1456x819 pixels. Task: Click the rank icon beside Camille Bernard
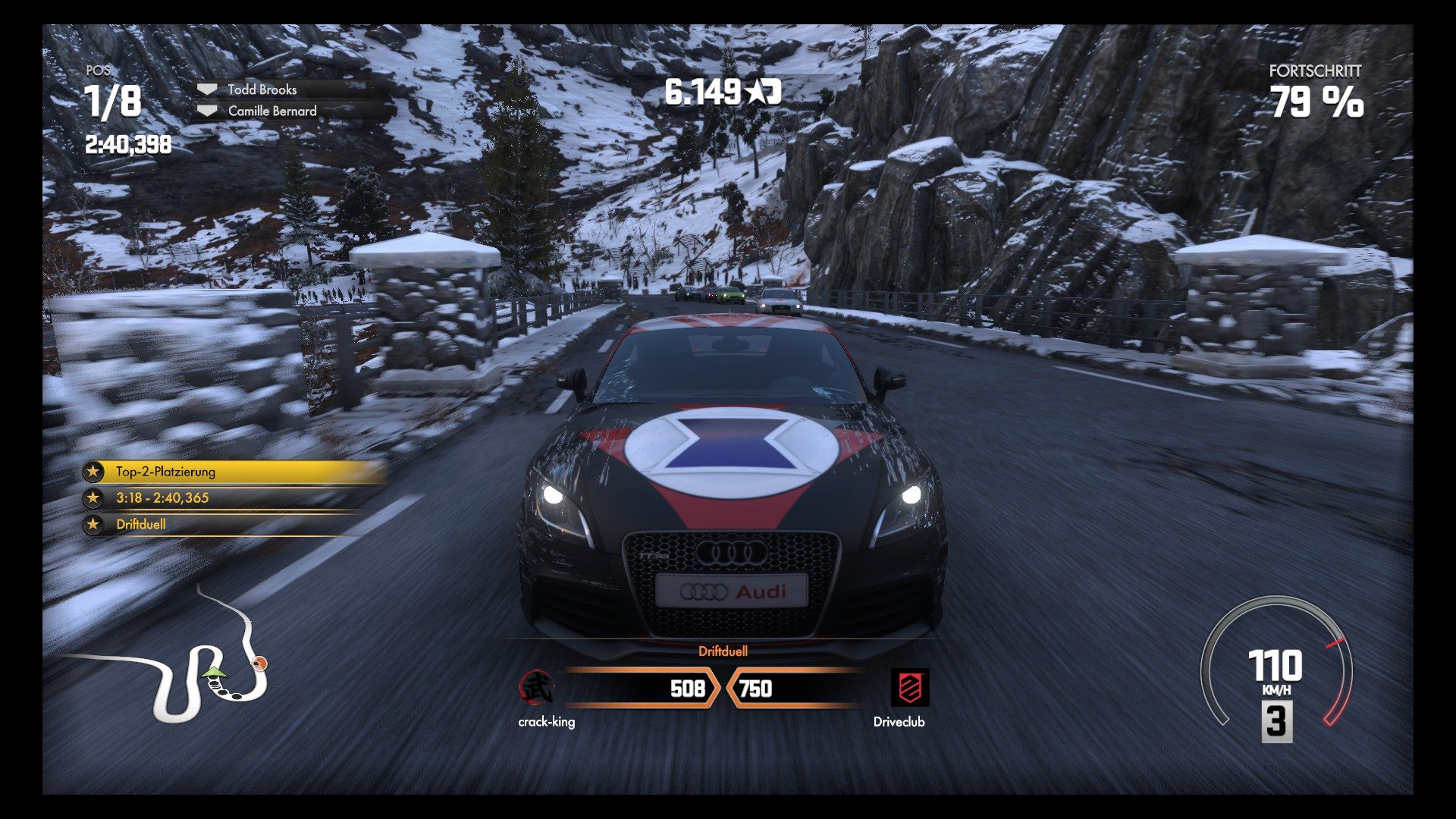206,111
